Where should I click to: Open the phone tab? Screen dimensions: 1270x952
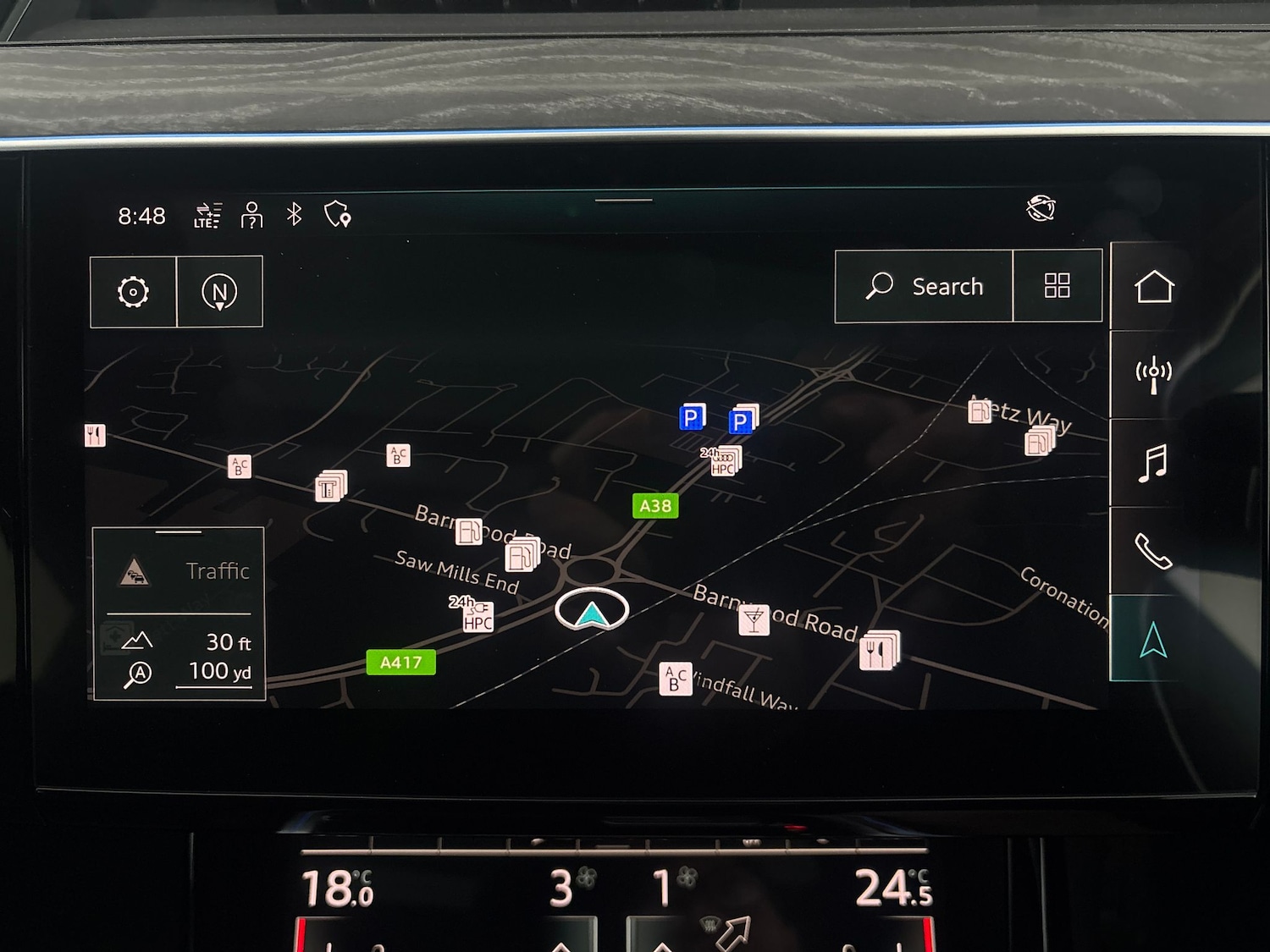point(1153,552)
